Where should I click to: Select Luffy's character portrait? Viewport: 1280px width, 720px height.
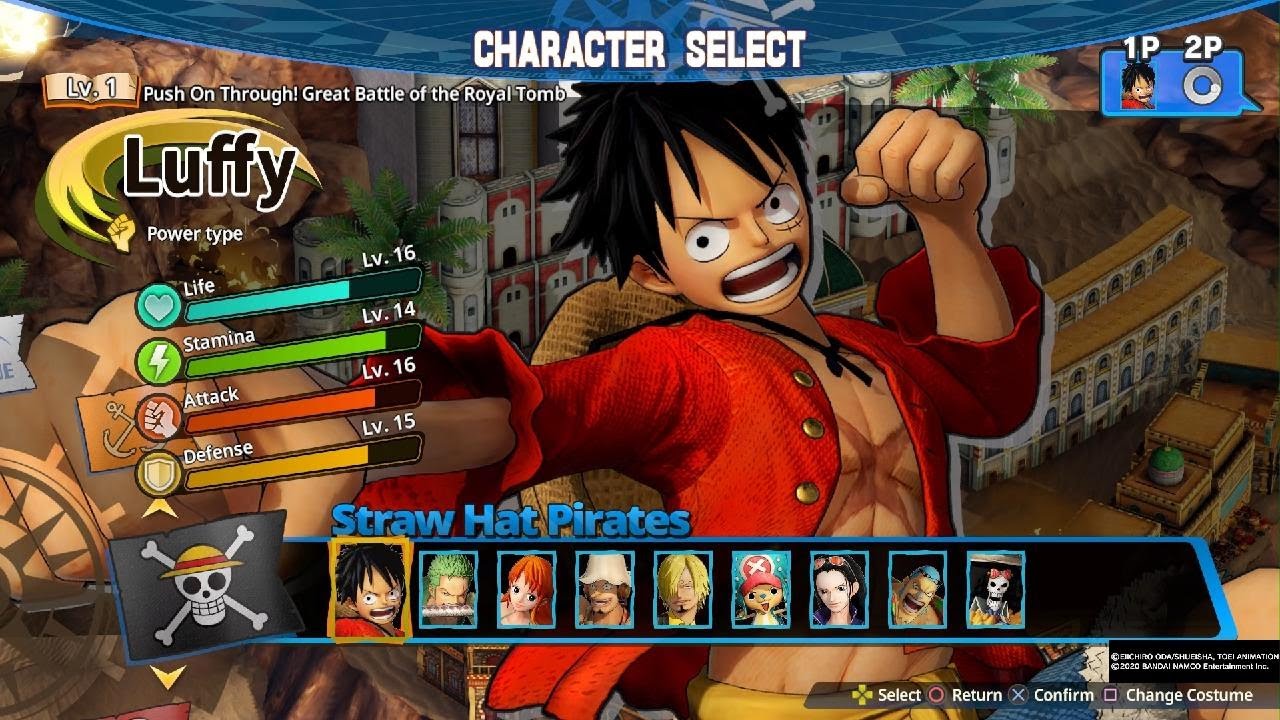(x=370, y=588)
